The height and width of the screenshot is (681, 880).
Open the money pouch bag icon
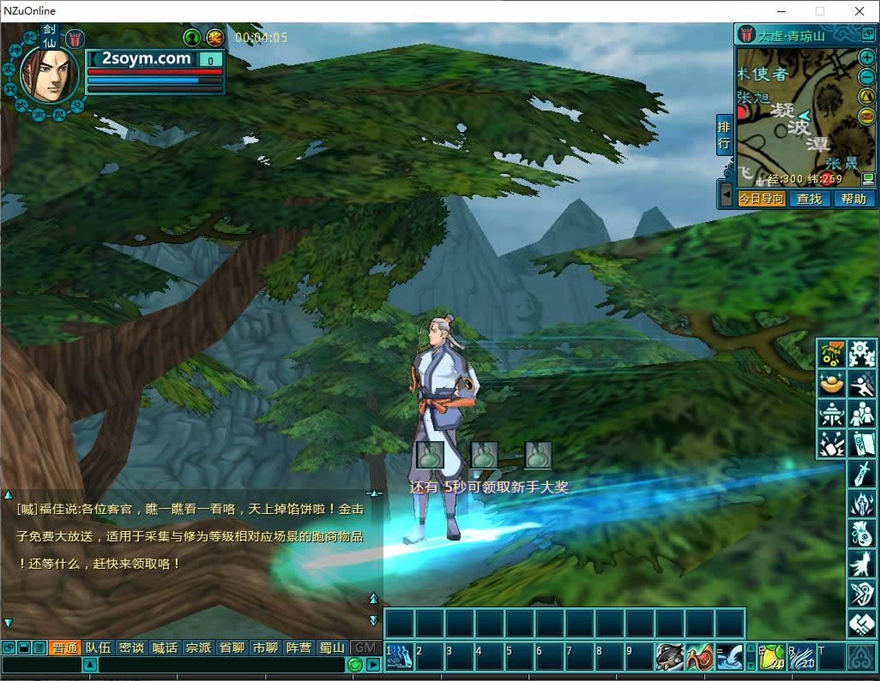coord(862,534)
